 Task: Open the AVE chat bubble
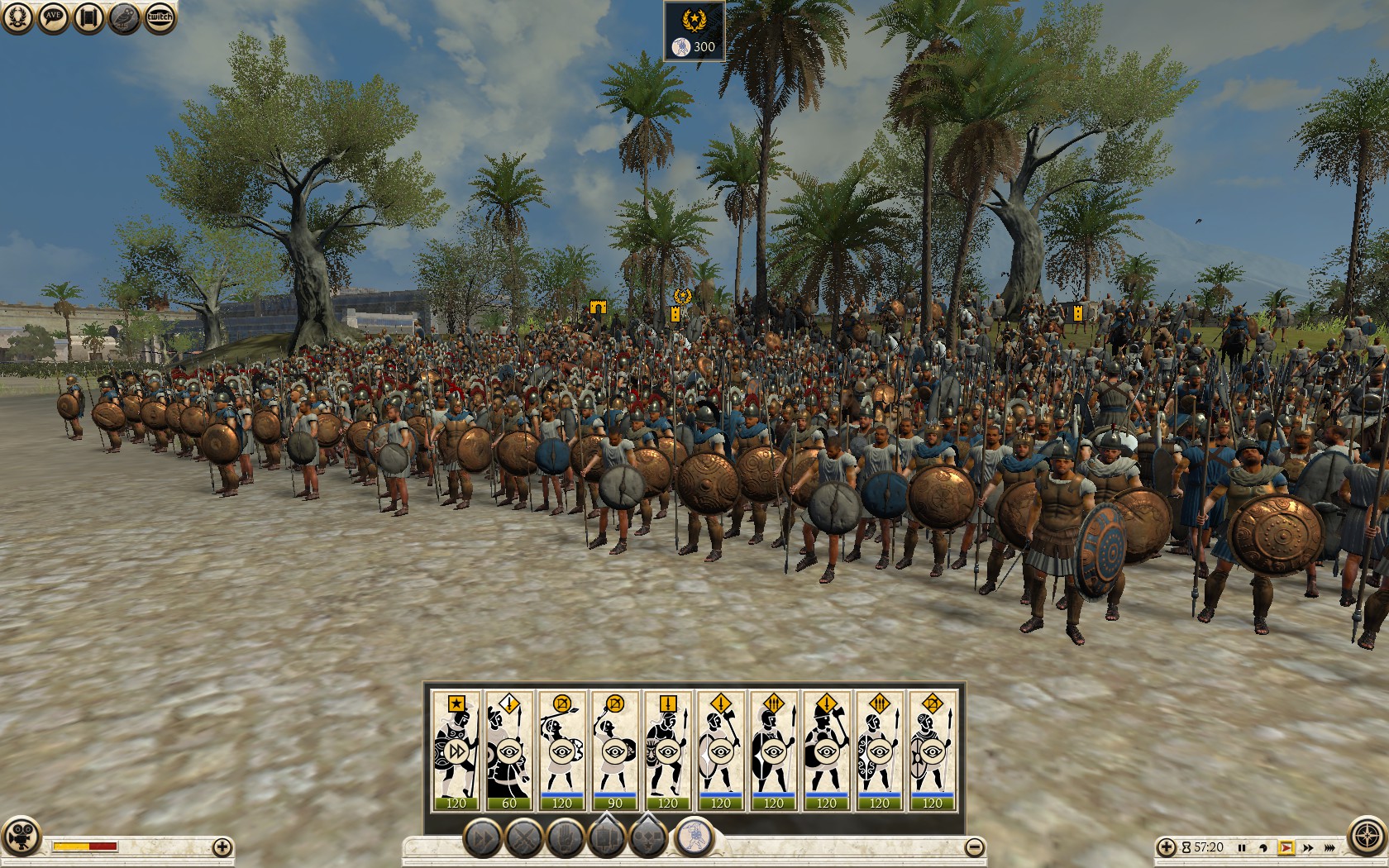coord(53,17)
